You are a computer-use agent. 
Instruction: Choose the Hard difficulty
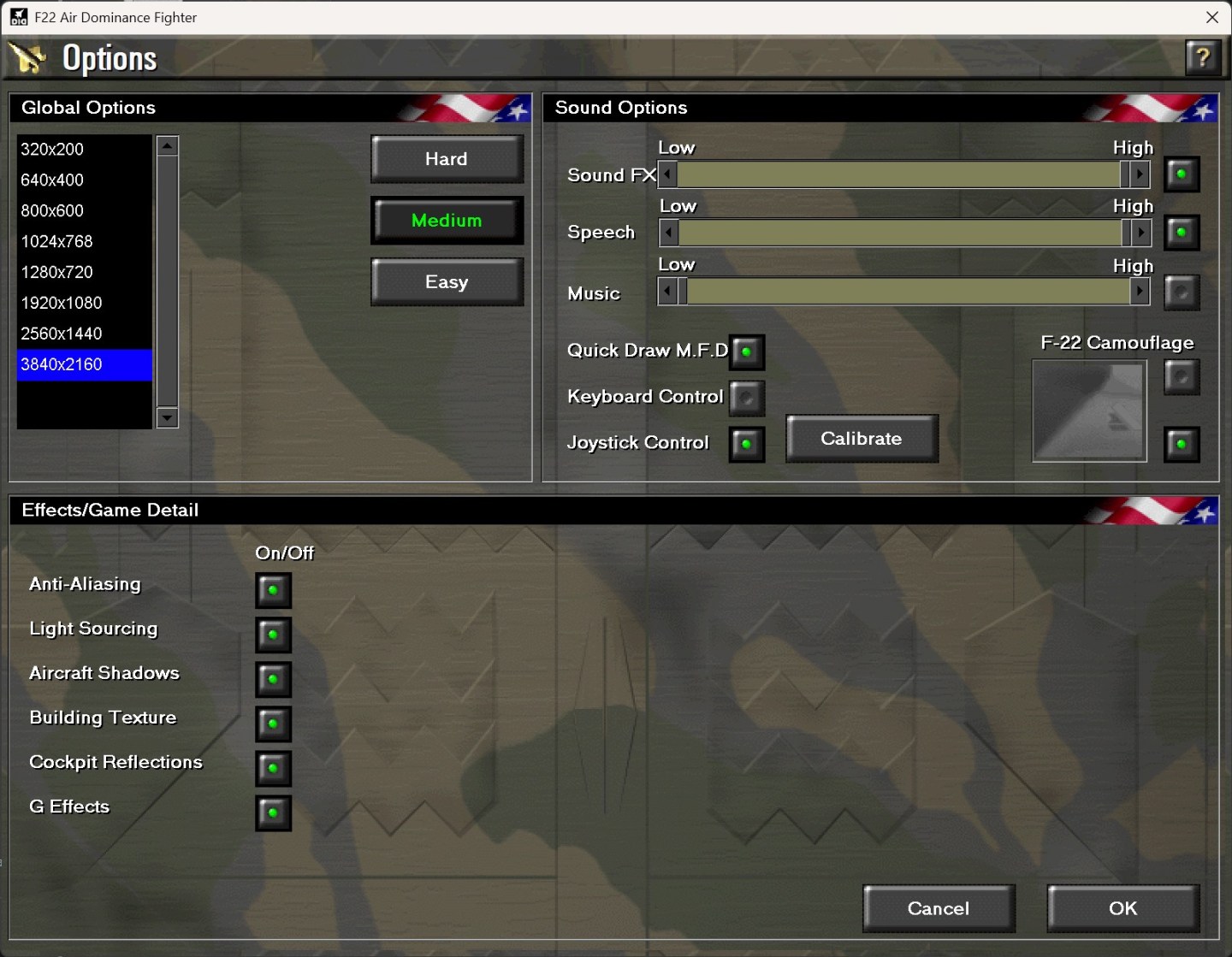pos(447,158)
